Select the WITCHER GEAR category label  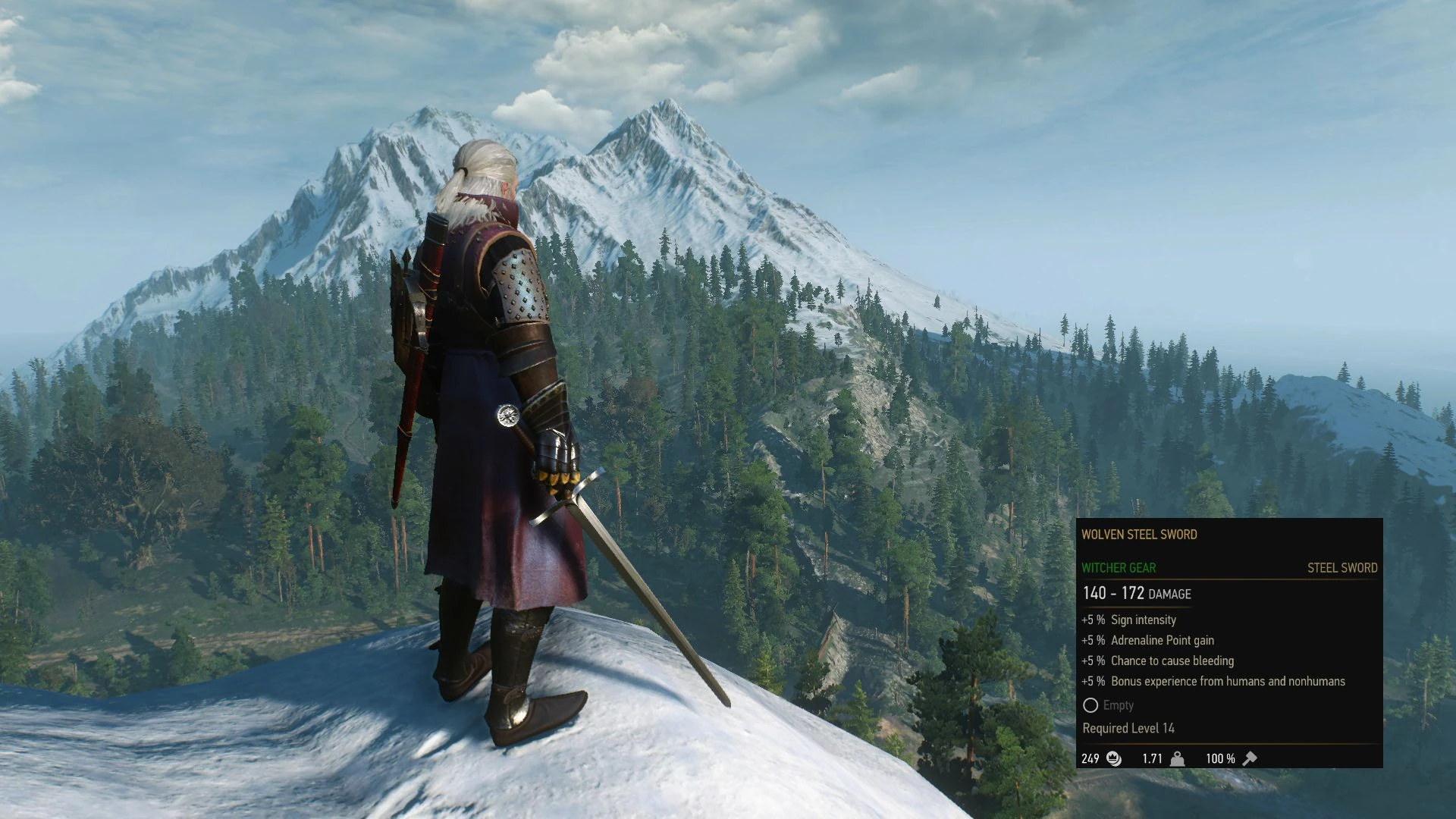(x=1119, y=567)
